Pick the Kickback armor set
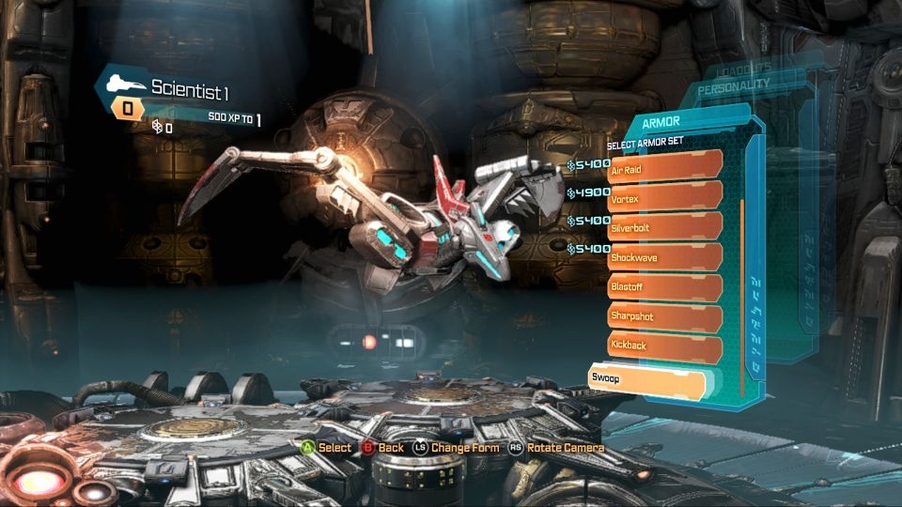Viewport: 902px width, 507px height. [x=665, y=346]
